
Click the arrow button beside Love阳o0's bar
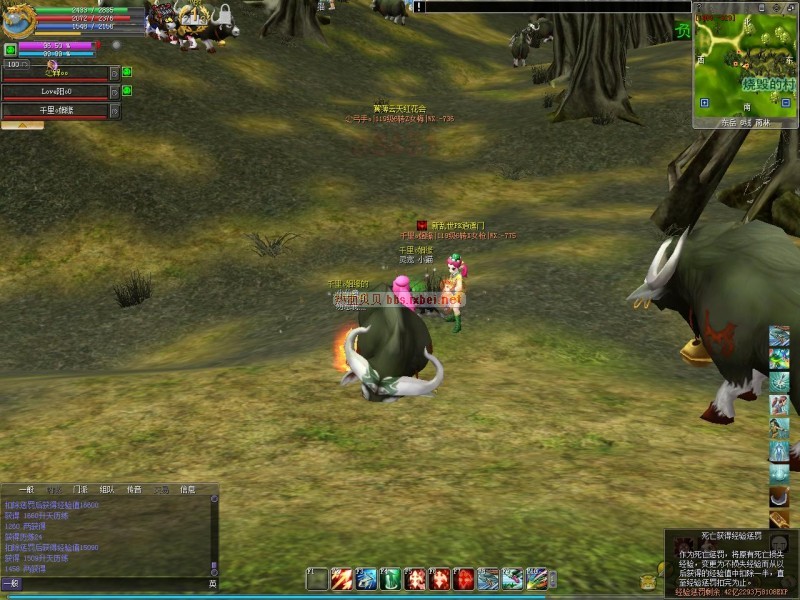[x=114, y=92]
